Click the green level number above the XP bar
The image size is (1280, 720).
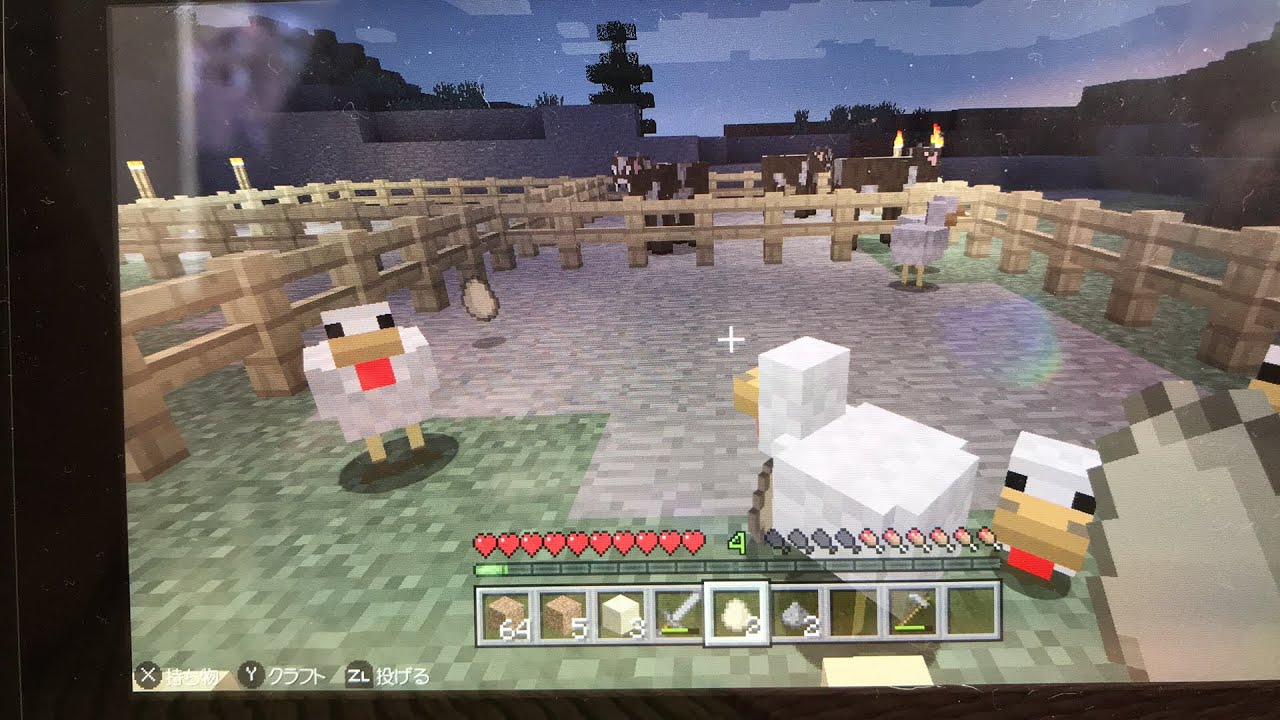point(736,541)
